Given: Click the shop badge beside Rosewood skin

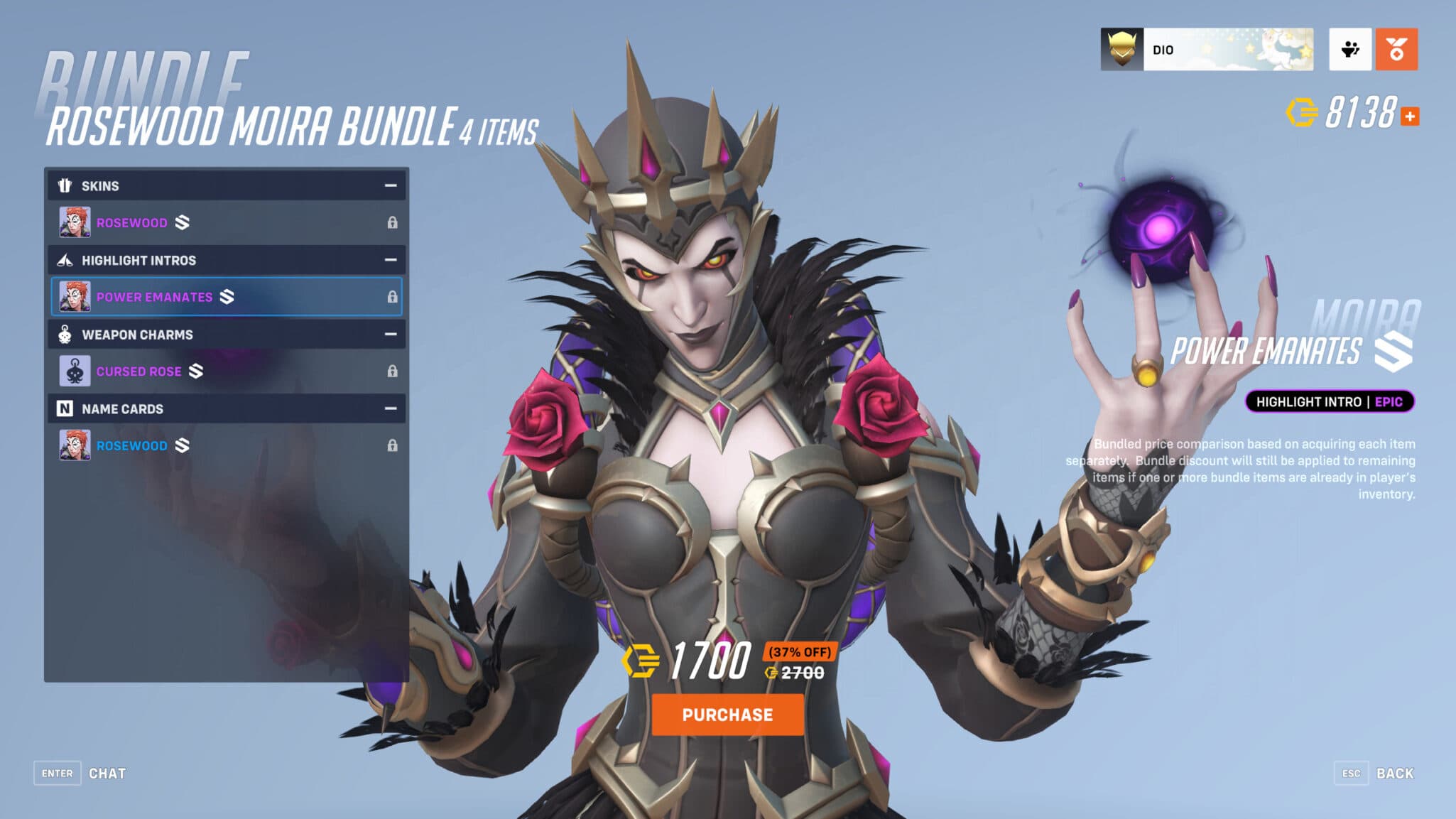Looking at the screenshot, I should 182,222.
